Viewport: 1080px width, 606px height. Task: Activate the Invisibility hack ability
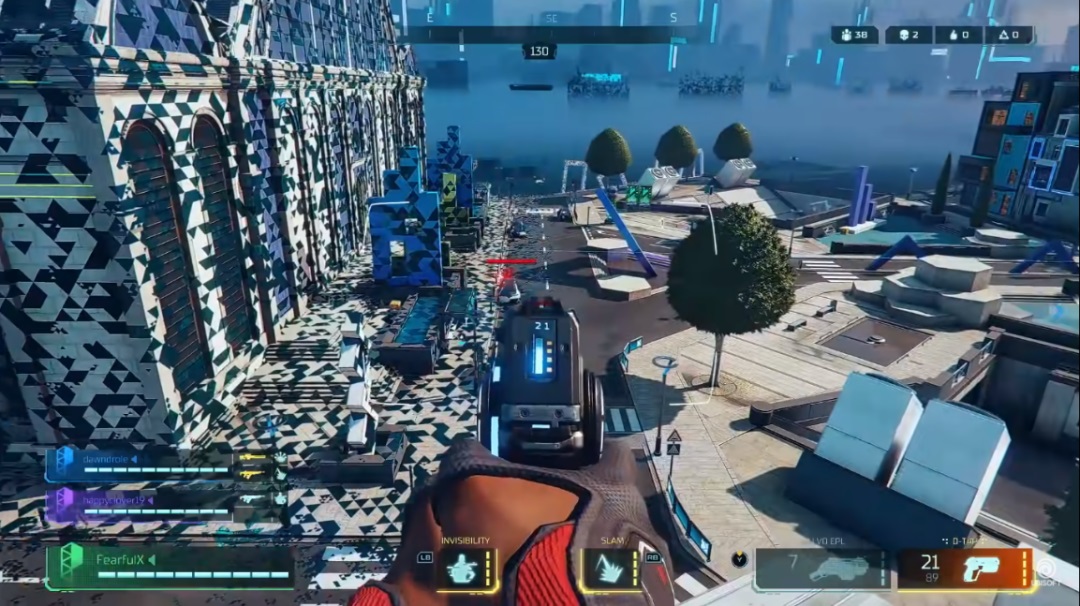point(465,569)
